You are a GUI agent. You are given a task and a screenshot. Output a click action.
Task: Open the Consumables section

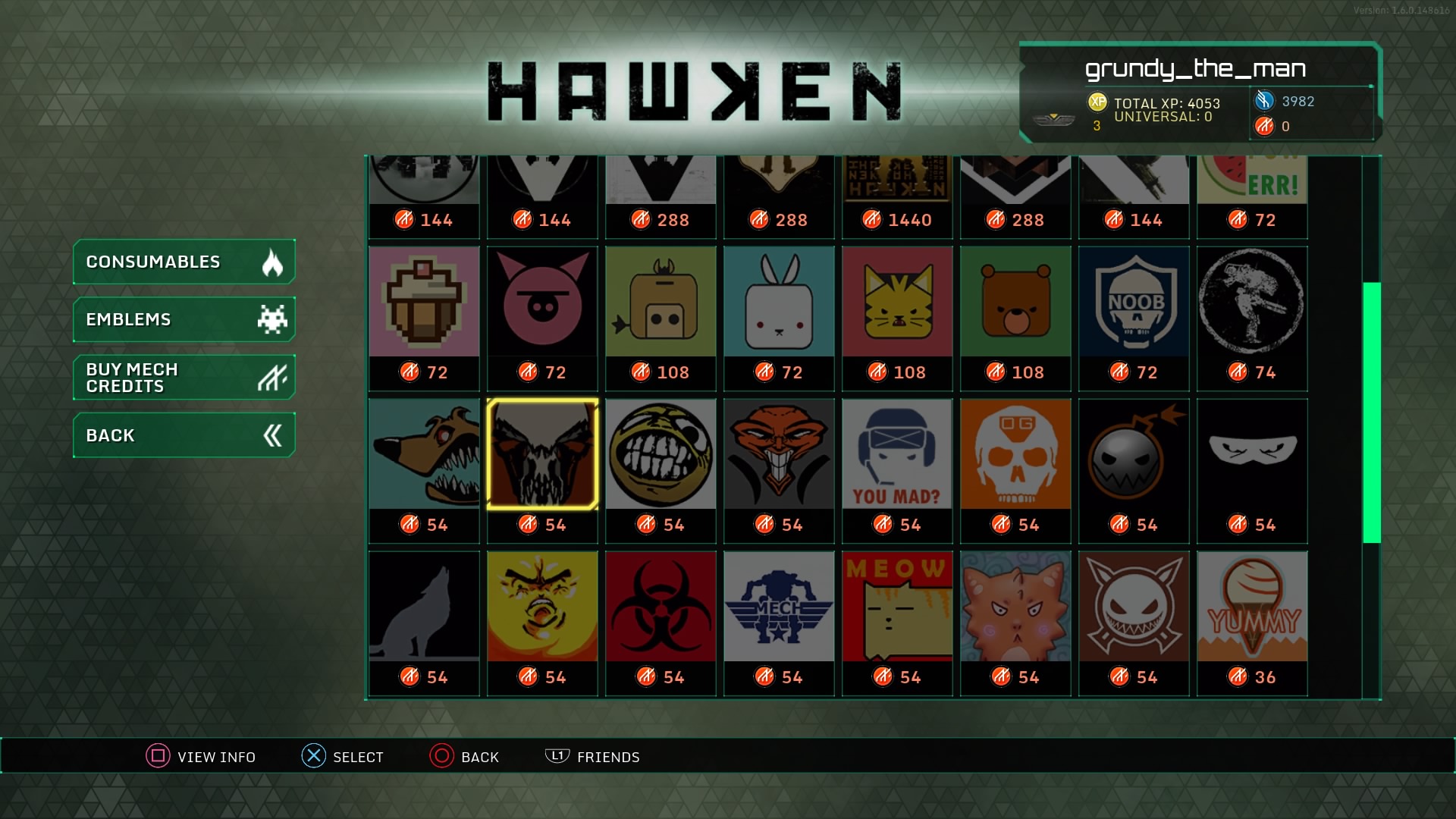coord(184,262)
